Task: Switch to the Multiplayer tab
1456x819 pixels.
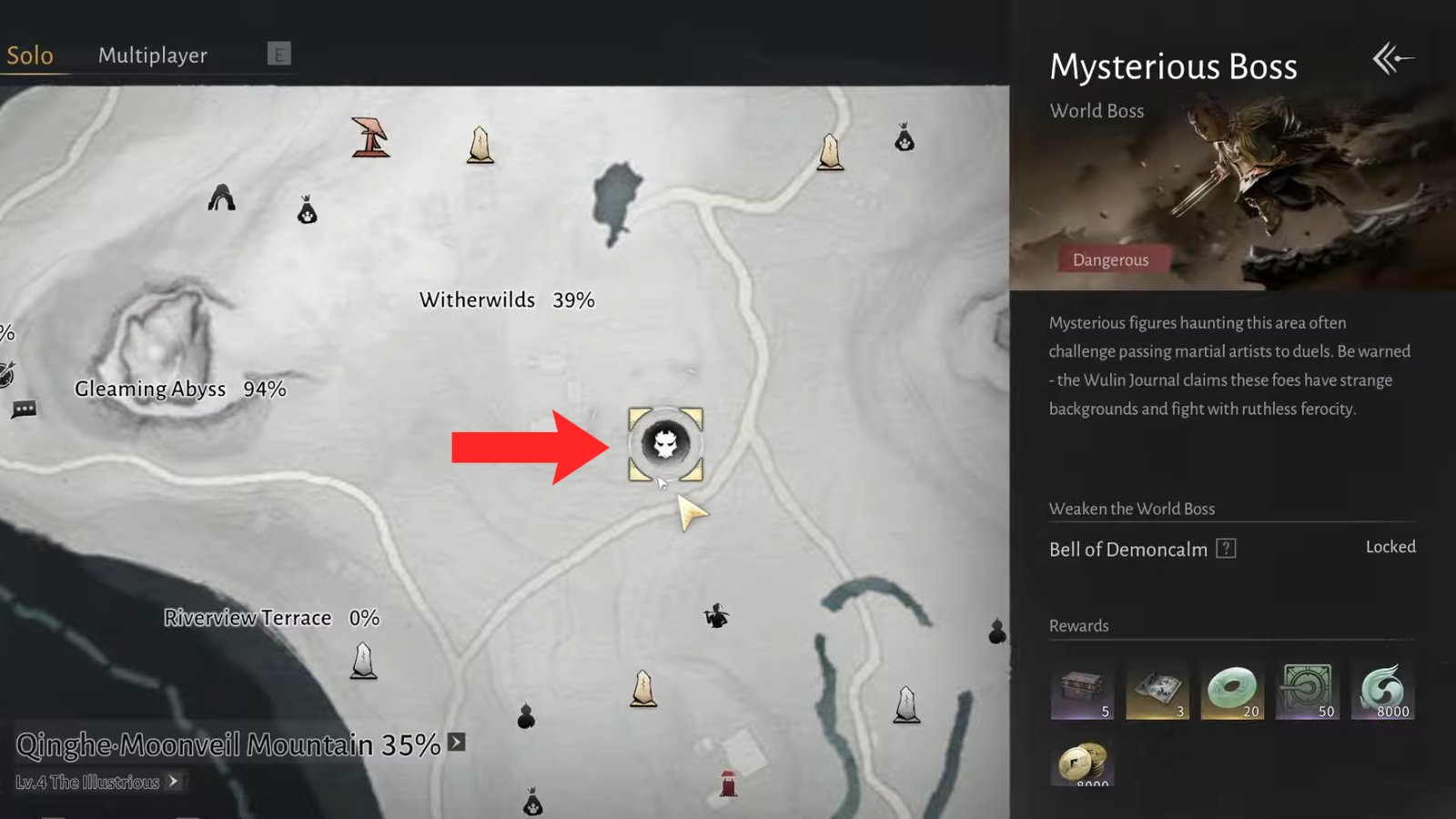Action: [x=153, y=55]
